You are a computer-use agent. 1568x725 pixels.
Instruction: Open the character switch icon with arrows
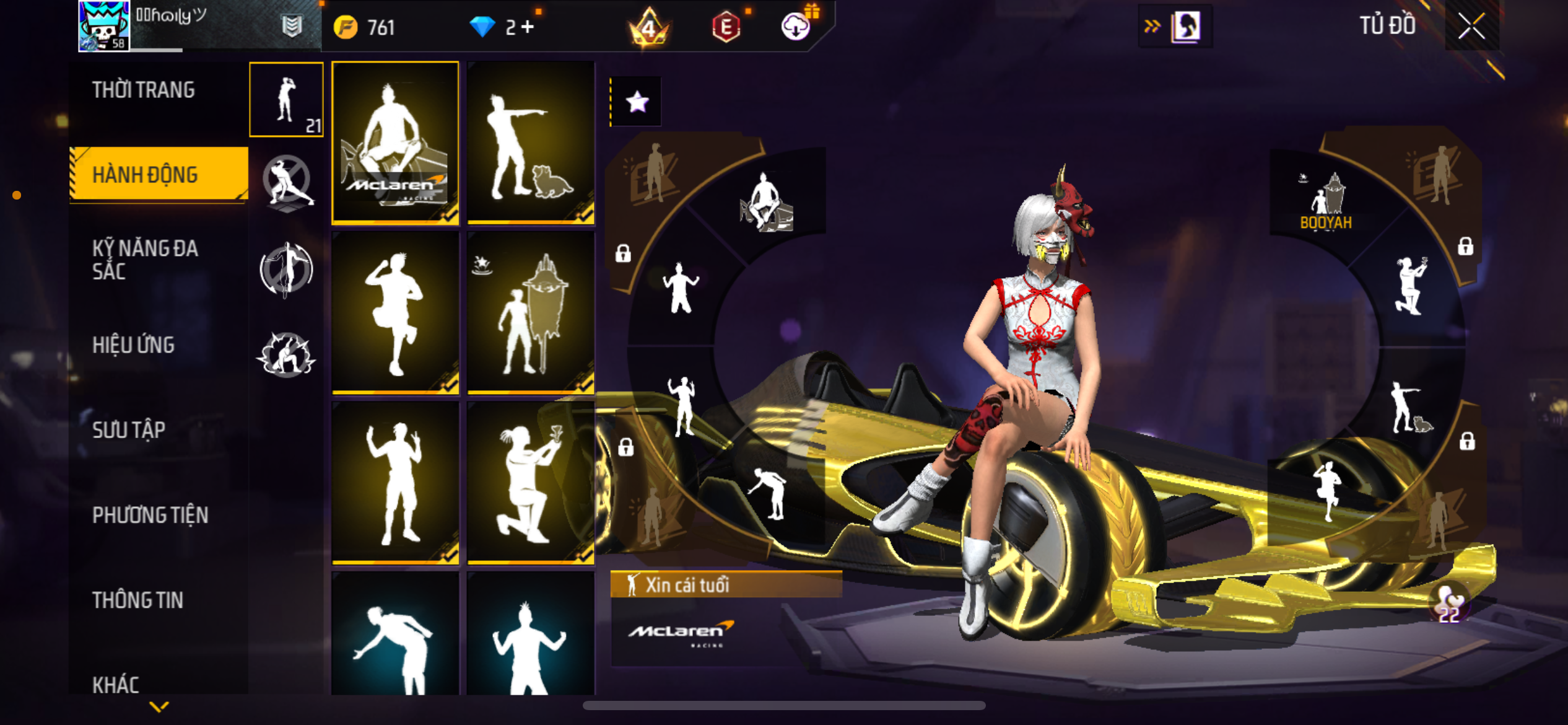click(1175, 27)
